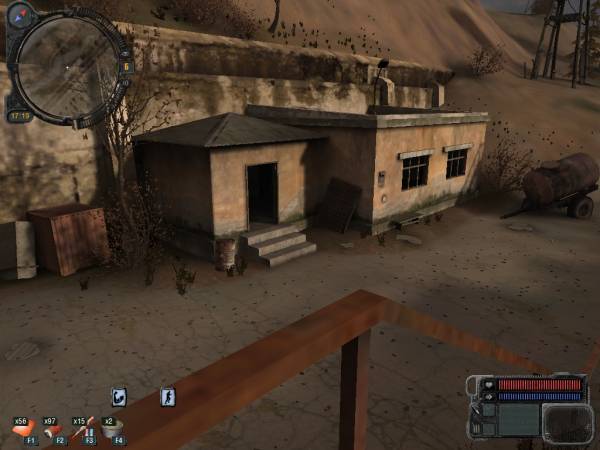Click the flexed arm status icon
Viewport: 600px width, 450px height.
tap(119, 397)
